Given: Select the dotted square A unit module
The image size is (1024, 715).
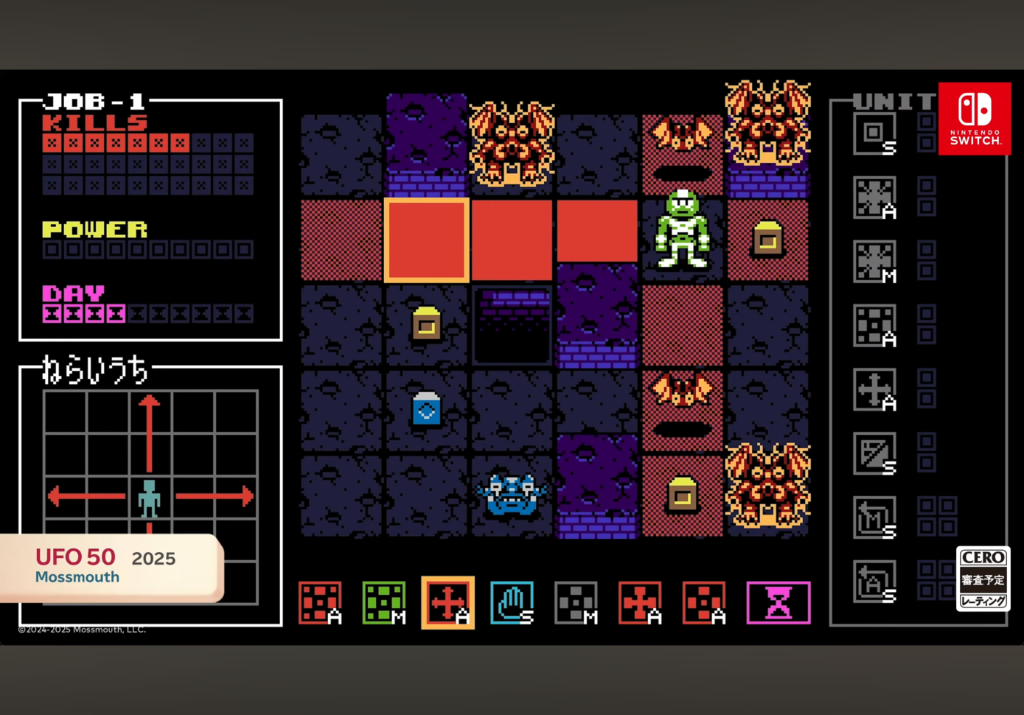Looking at the screenshot, I should pos(874,326).
